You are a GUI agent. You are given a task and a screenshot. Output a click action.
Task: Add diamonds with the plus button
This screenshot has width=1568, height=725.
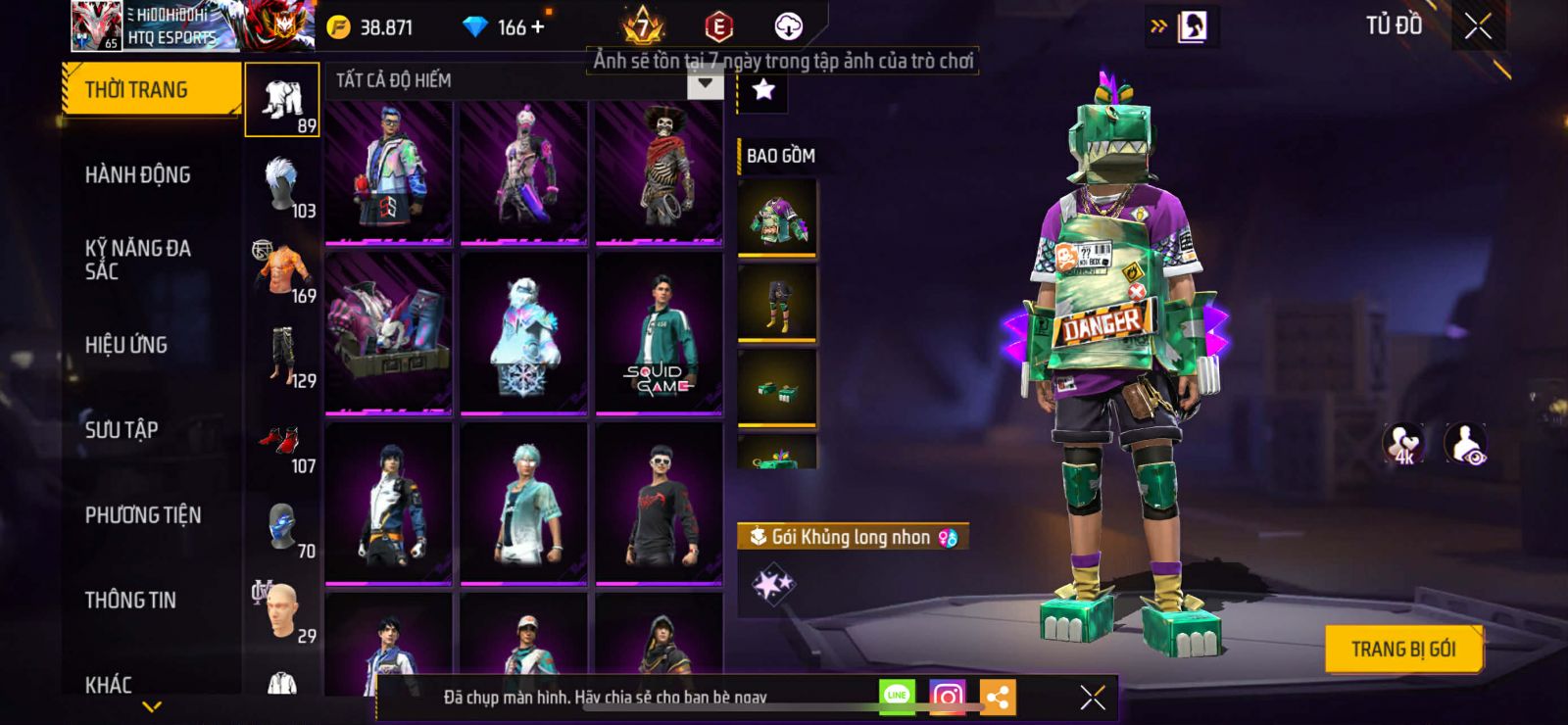point(537,27)
